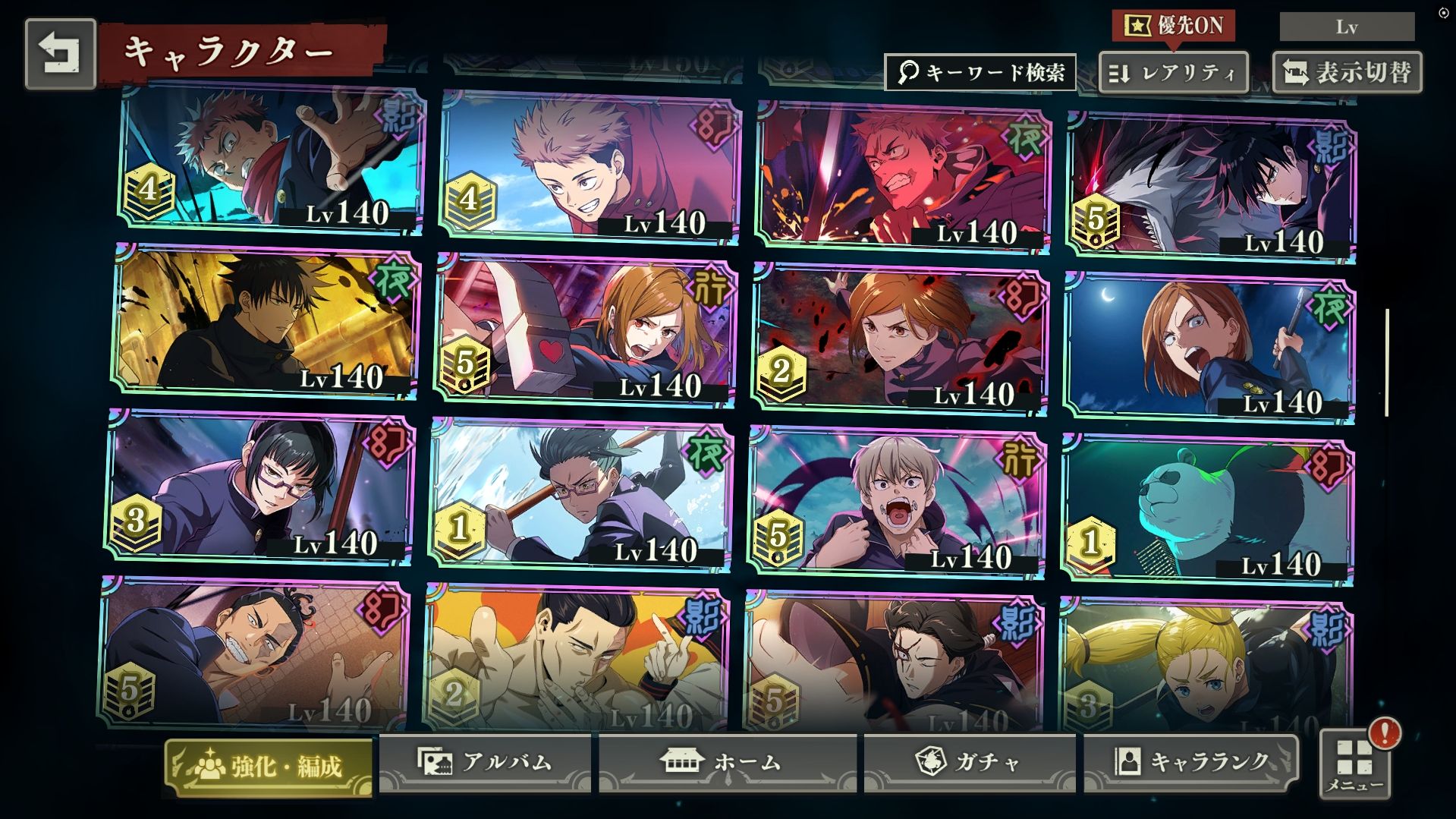Open the 強化・編成 tab
Image resolution: width=1456 pixels, height=819 pixels.
click(269, 767)
